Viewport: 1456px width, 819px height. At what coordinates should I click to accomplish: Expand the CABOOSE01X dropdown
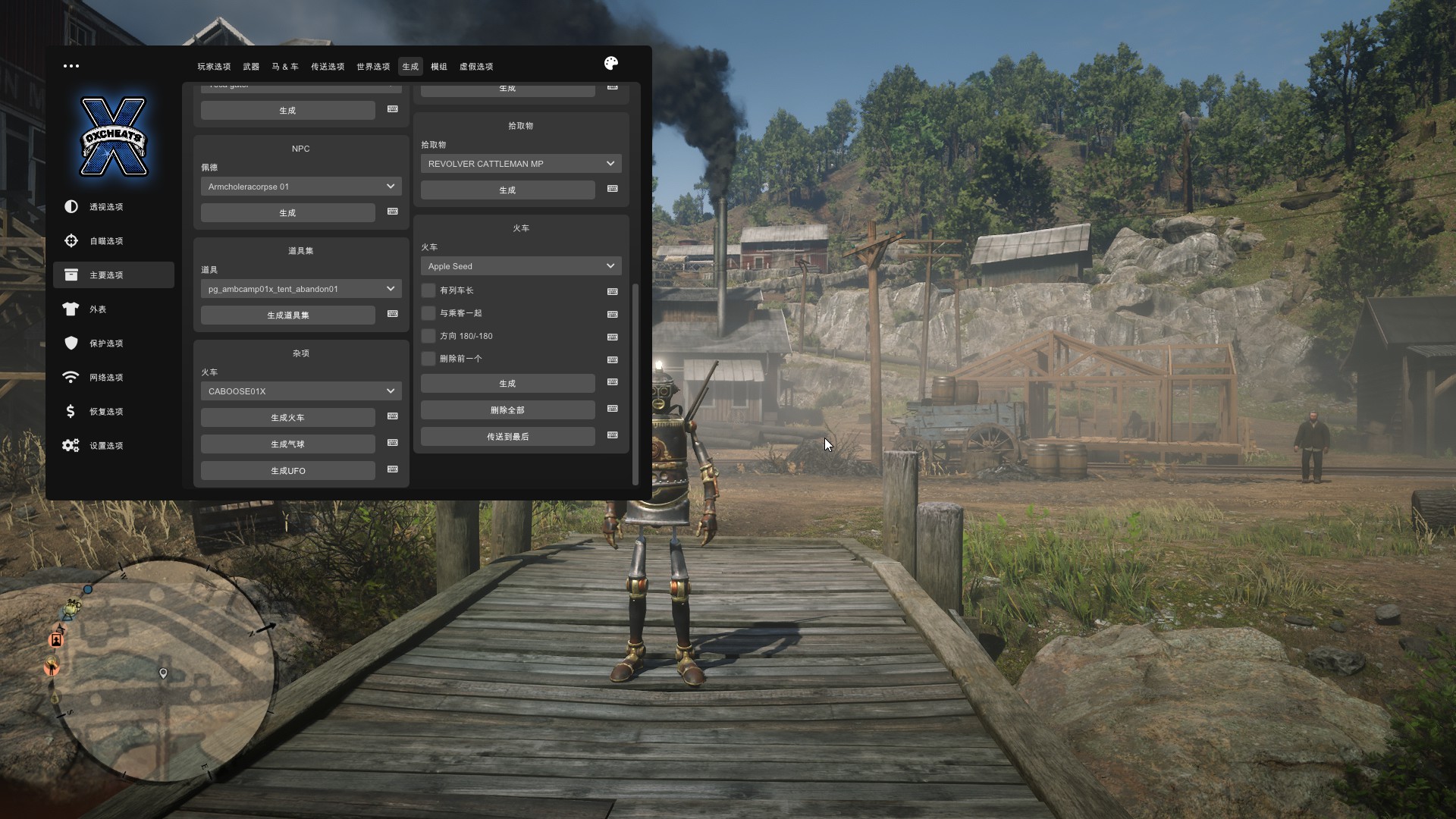[x=301, y=391]
